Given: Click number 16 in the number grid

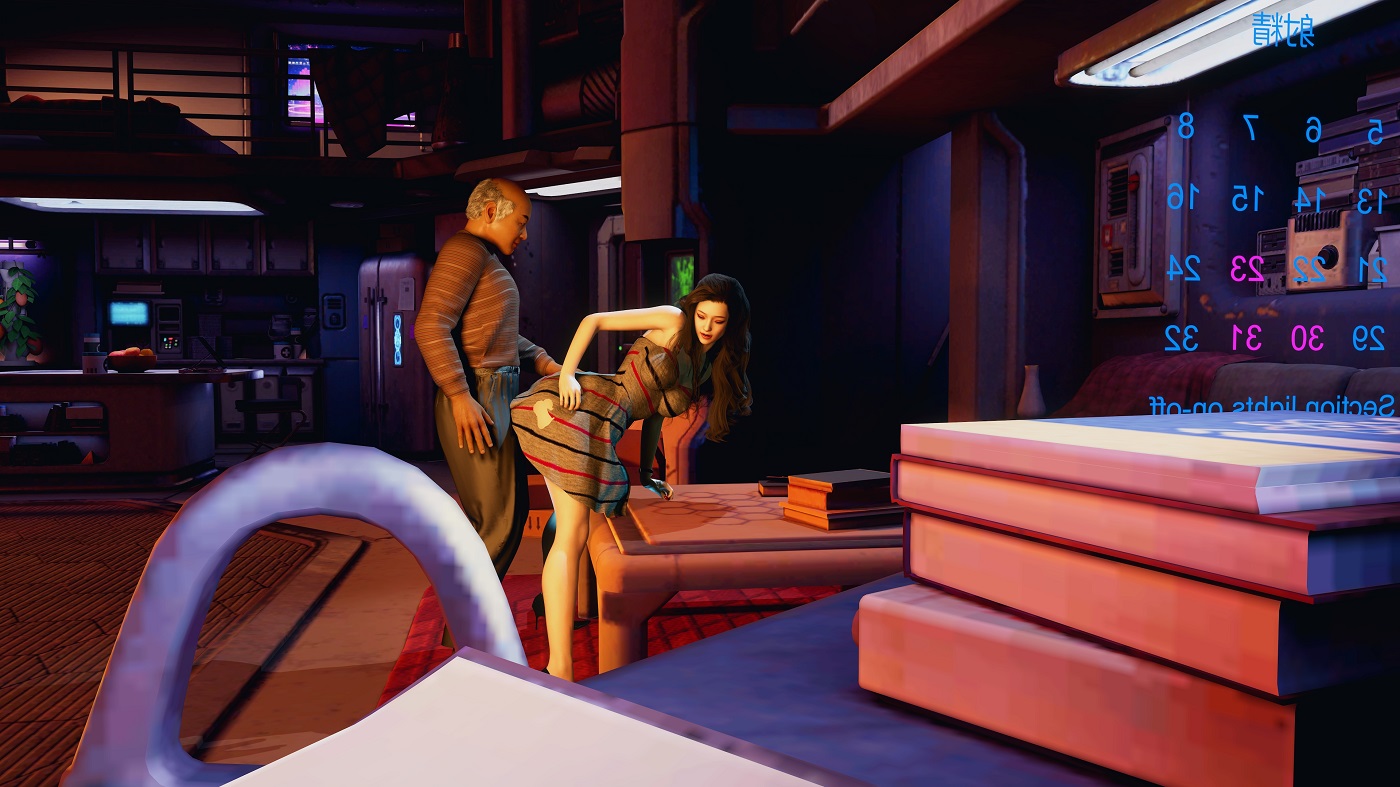Looking at the screenshot, I should pyautogui.click(x=1181, y=197).
